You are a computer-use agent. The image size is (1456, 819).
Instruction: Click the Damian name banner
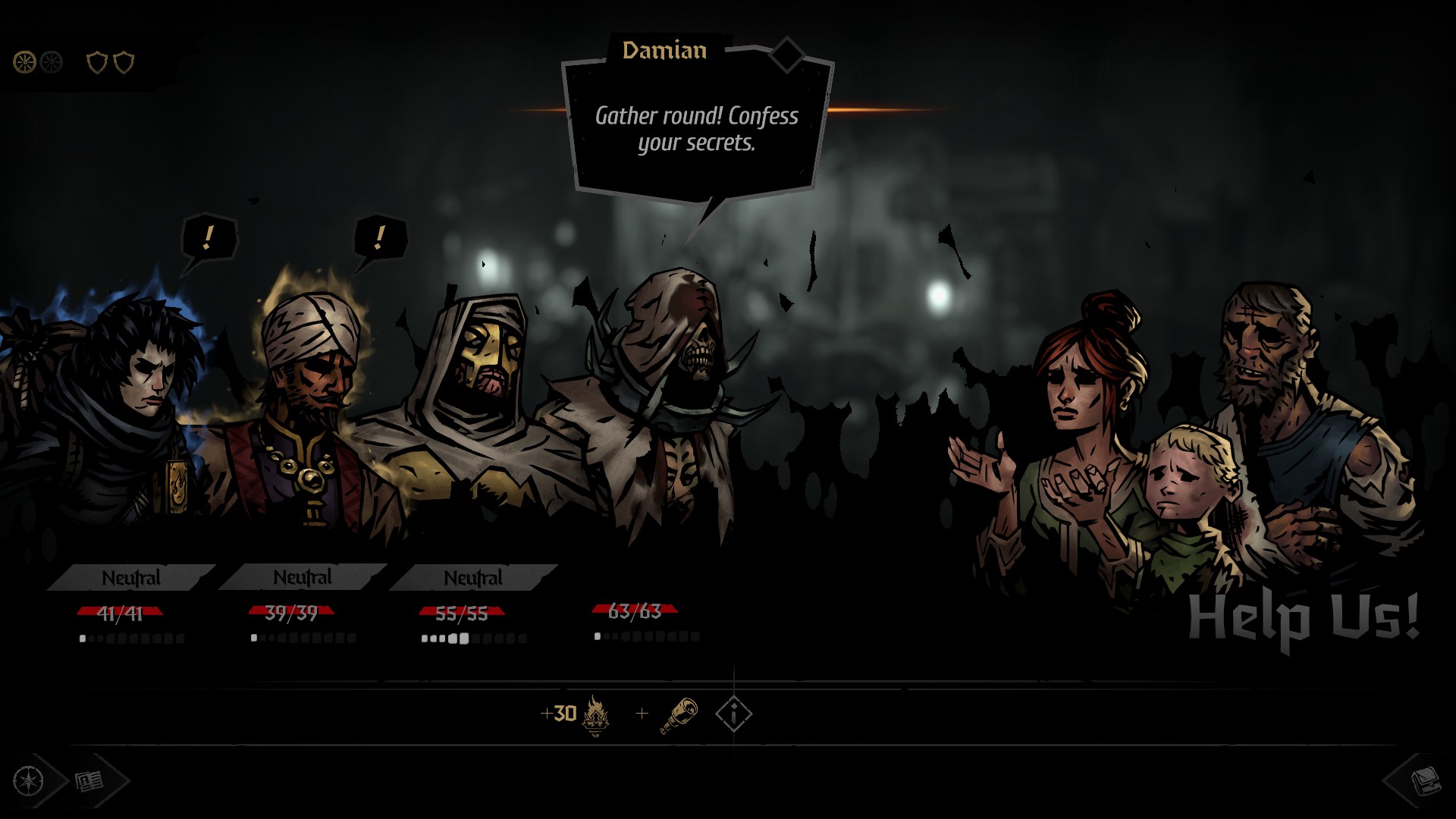click(x=664, y=51)
